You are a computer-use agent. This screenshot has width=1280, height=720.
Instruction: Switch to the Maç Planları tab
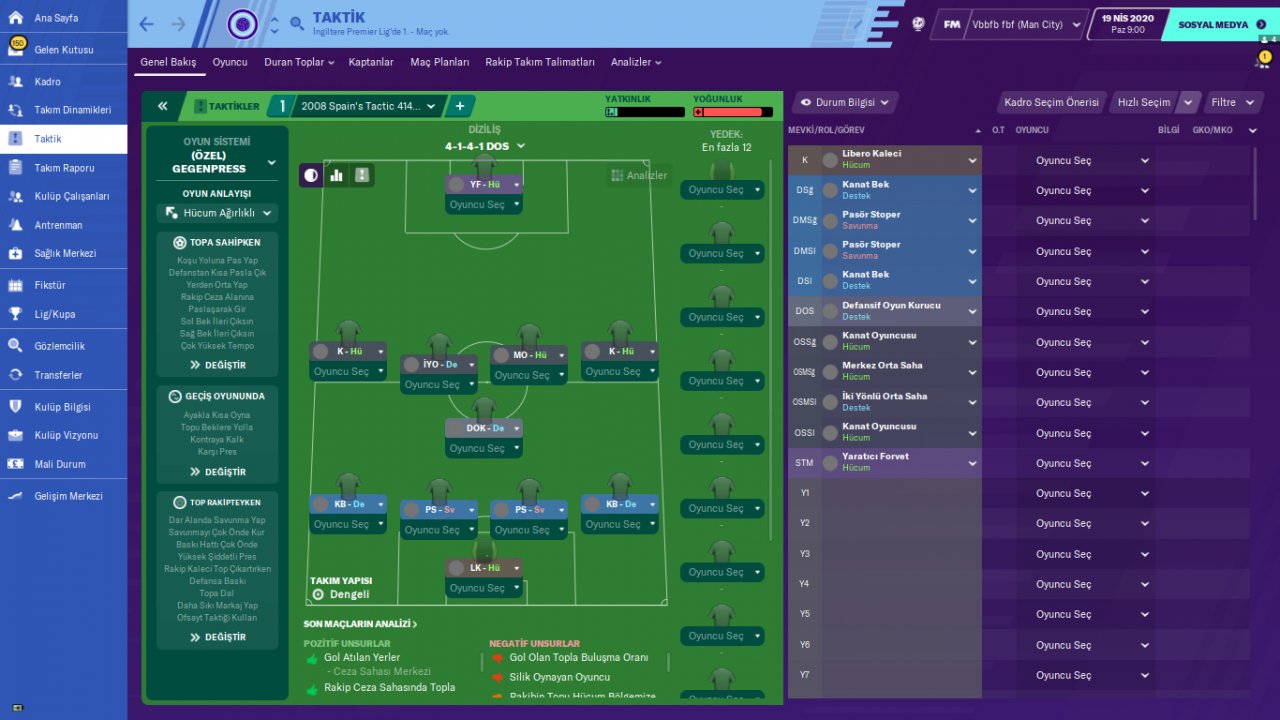point(439,62)
